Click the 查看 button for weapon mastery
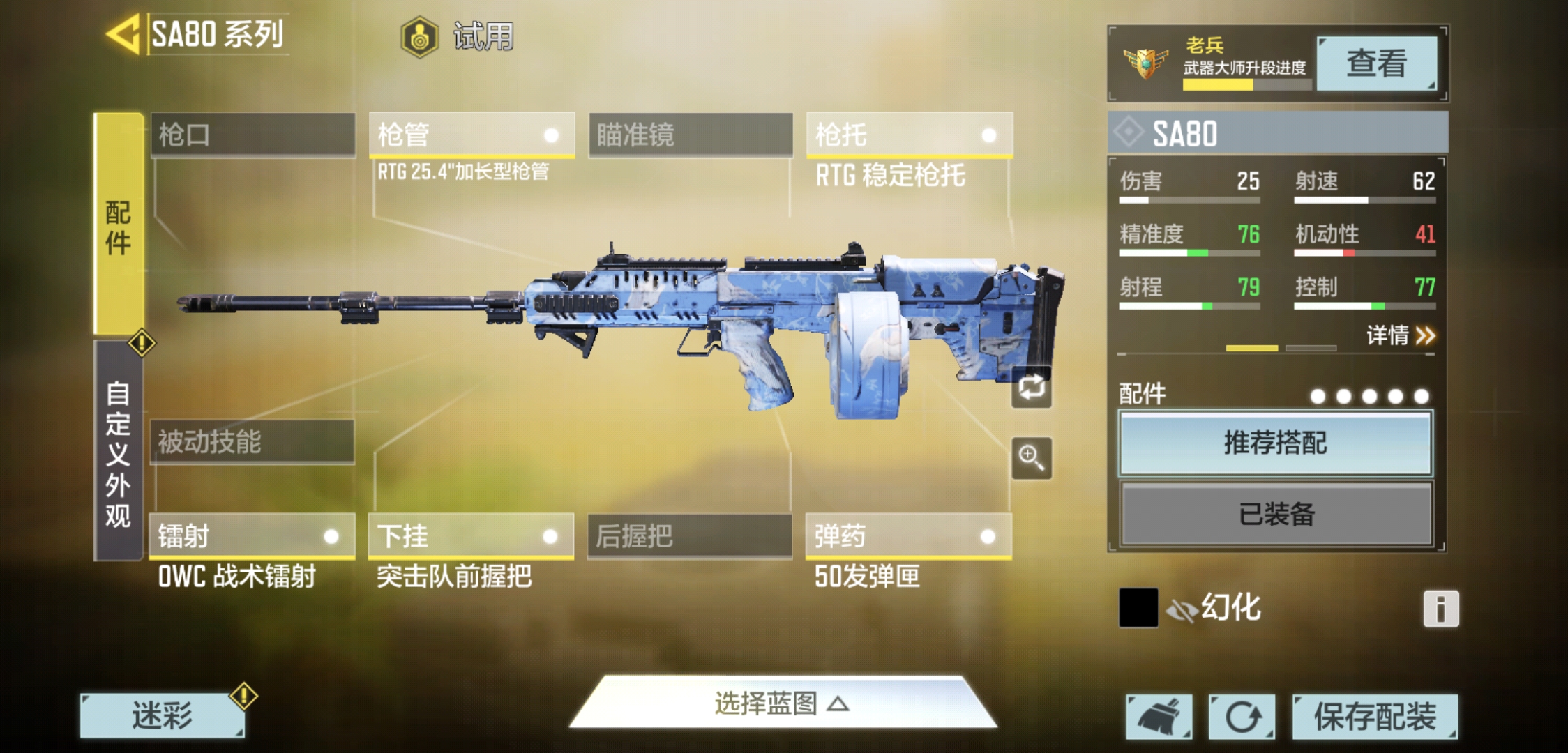 coord(1376,63)
